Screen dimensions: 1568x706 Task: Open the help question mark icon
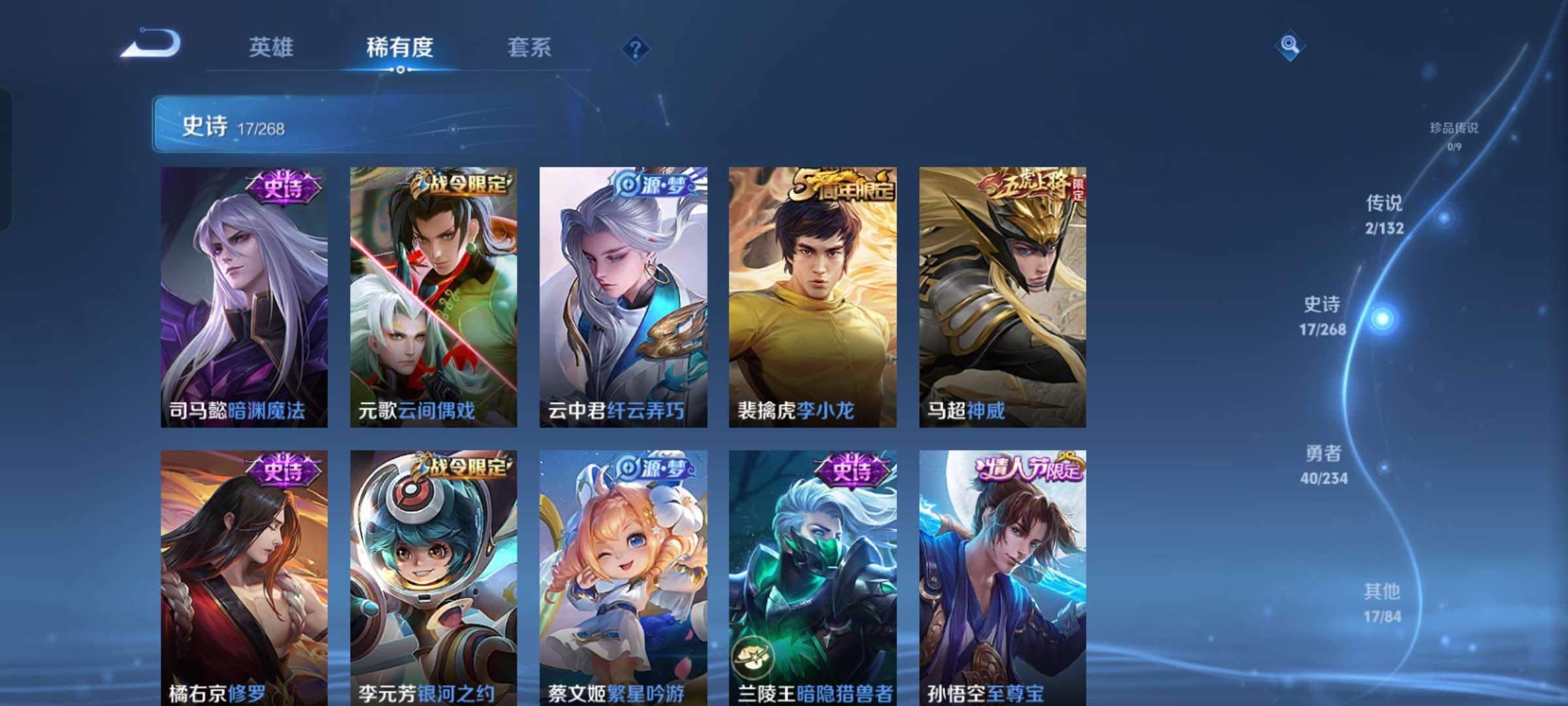pyautogui.click(x=637, y=49)
